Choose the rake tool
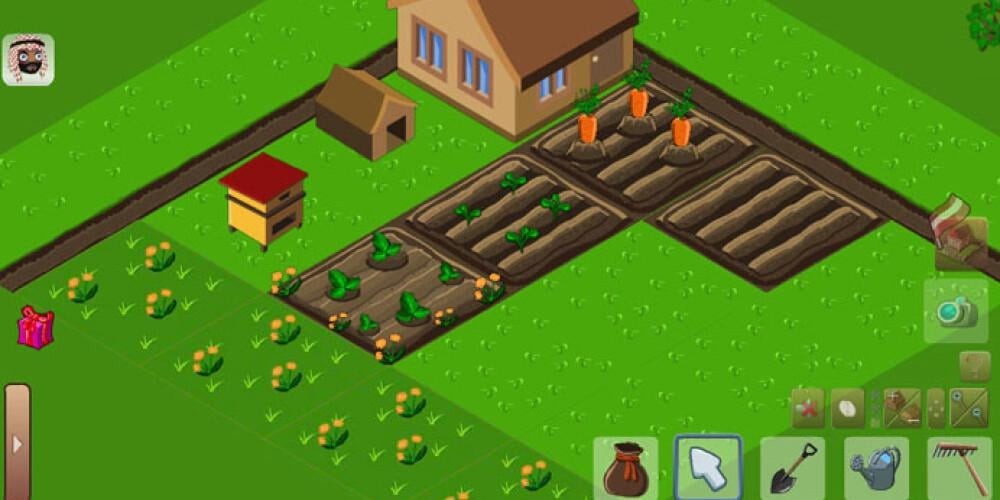 tap(959, 468)
